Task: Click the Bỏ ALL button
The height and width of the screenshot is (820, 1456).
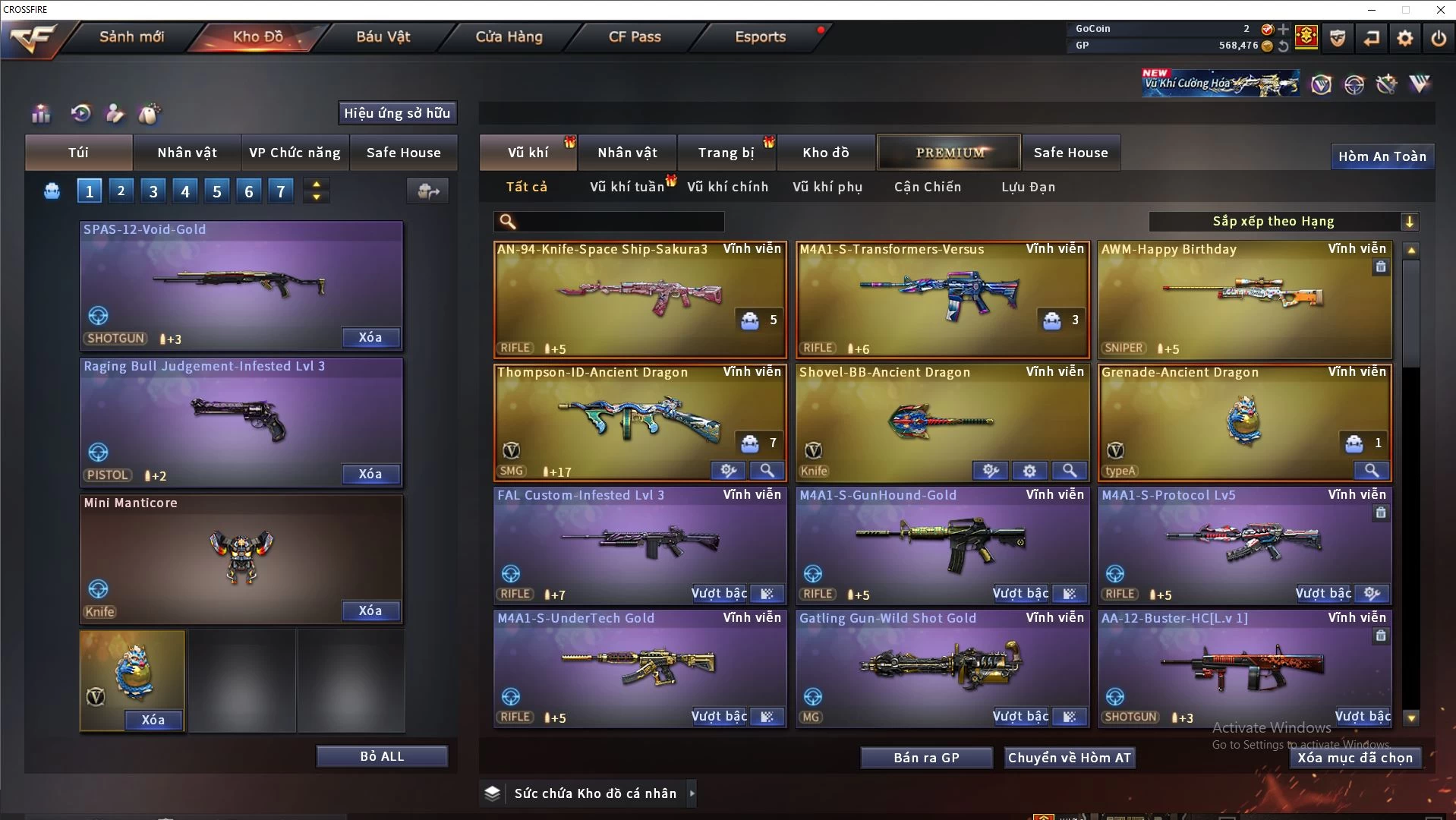Action: point(382,757)
